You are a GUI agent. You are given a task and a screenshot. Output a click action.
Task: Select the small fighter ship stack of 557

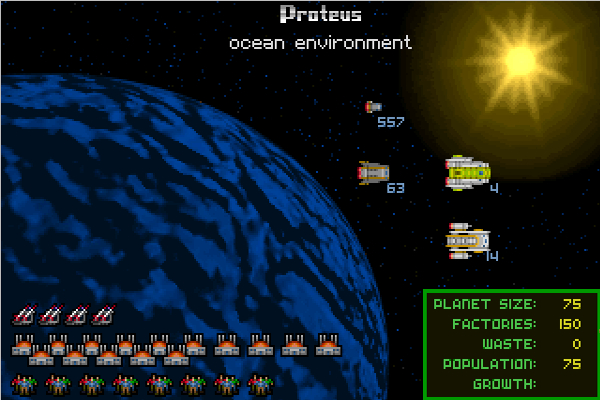tap(373, 107)
